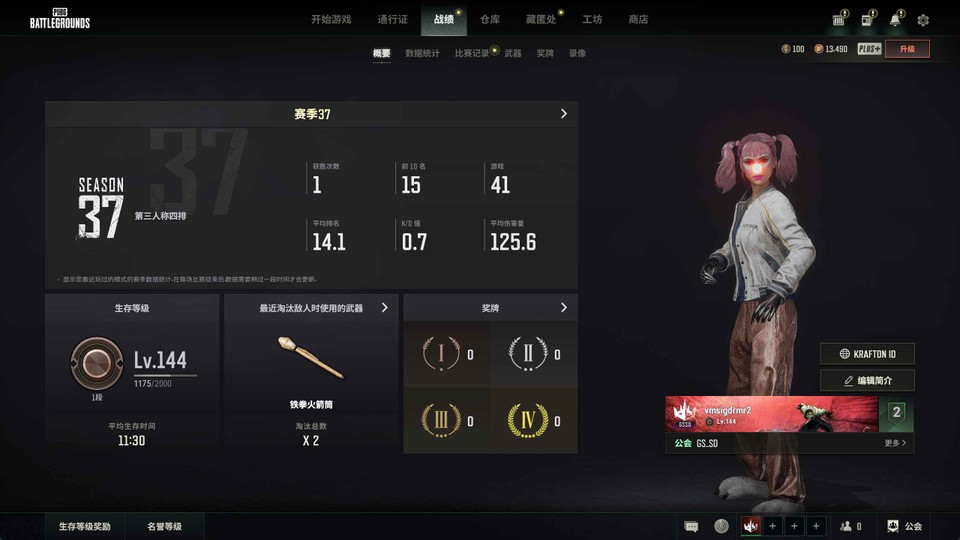Open the 开始游戏 menu
The image size is (960, 540).
click(331, 19)
